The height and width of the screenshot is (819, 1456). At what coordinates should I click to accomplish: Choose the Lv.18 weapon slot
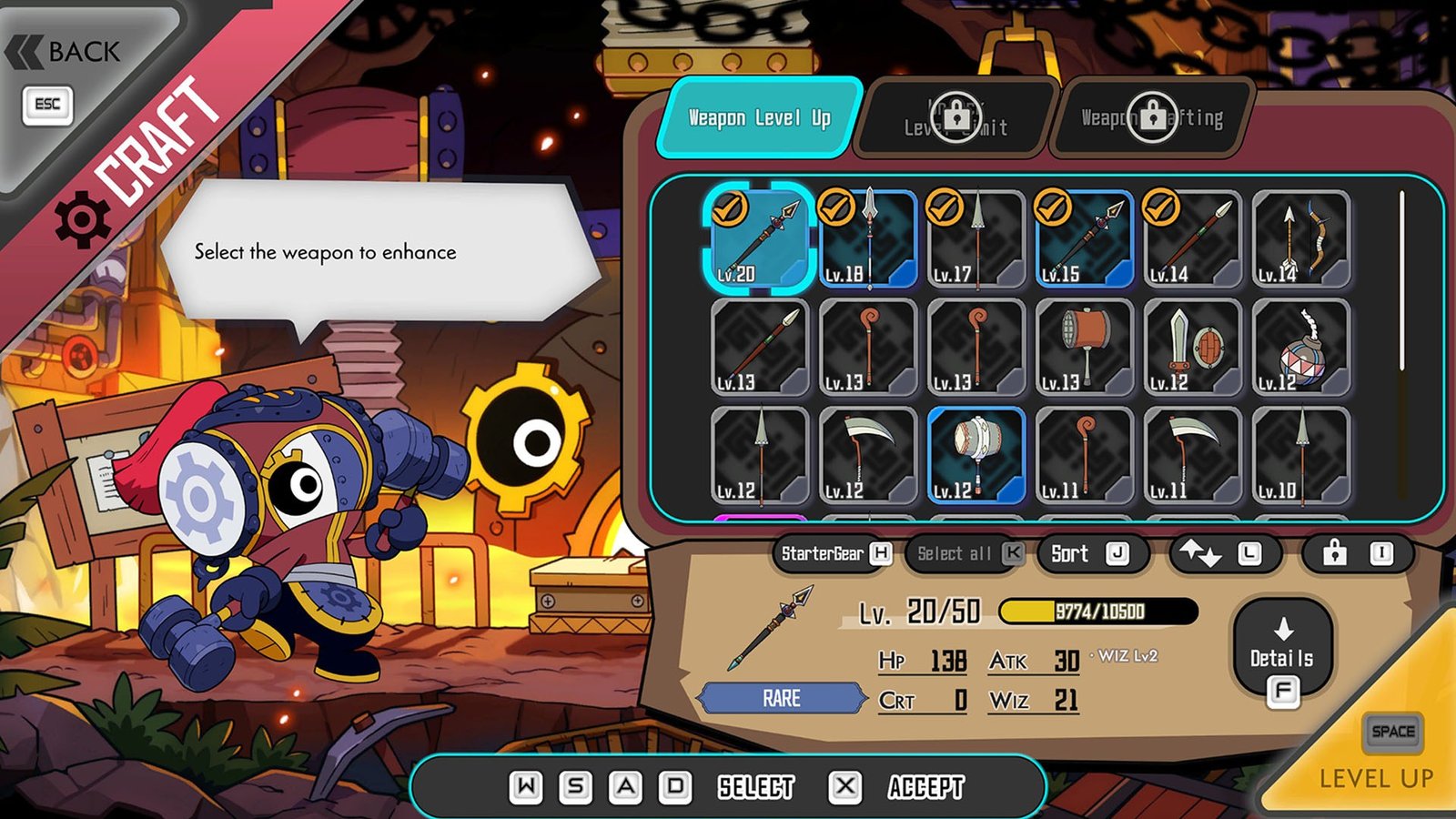coord(867,238)
